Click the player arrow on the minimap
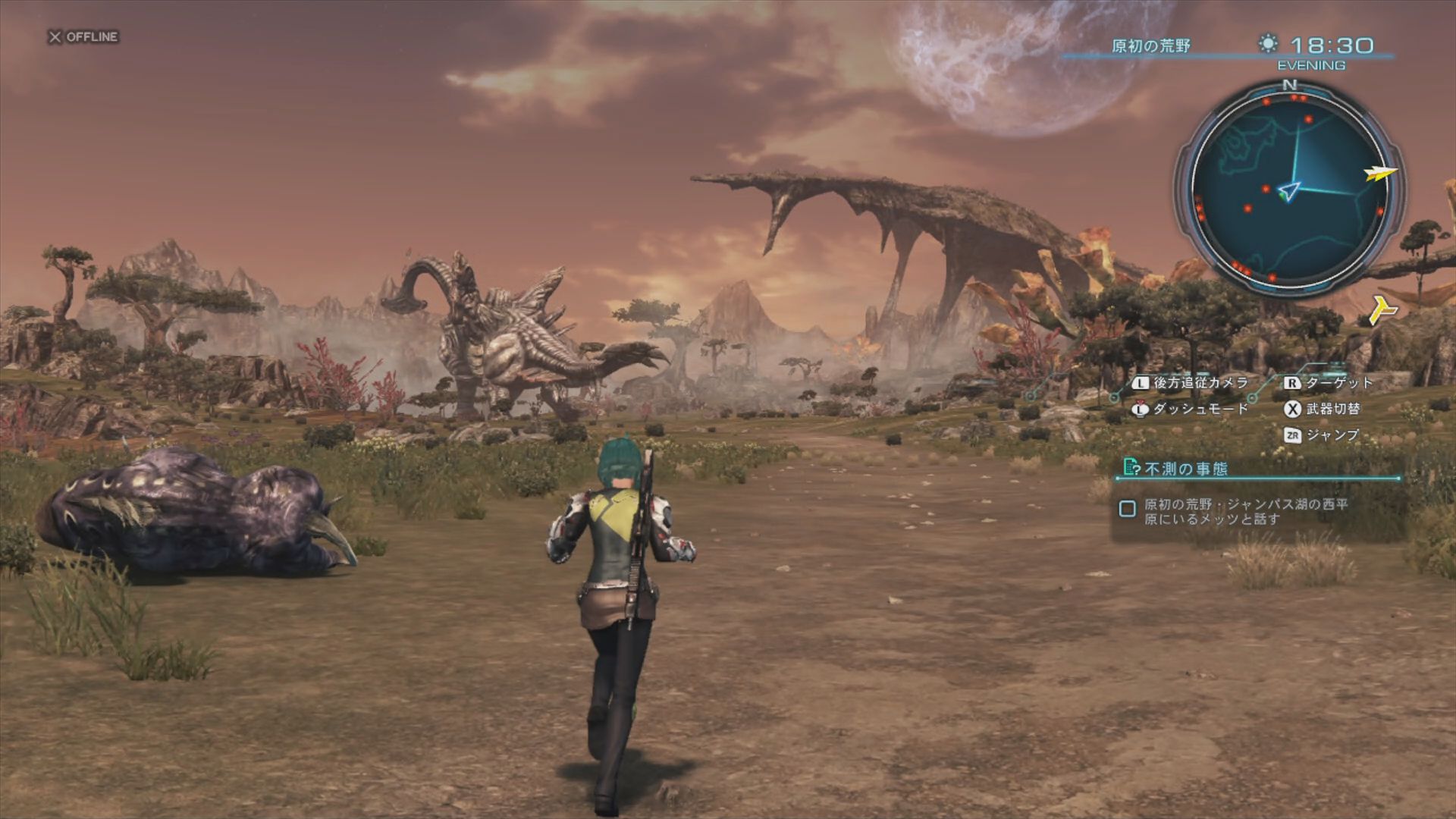The image size is (1456, 819). click(1288, 191)
